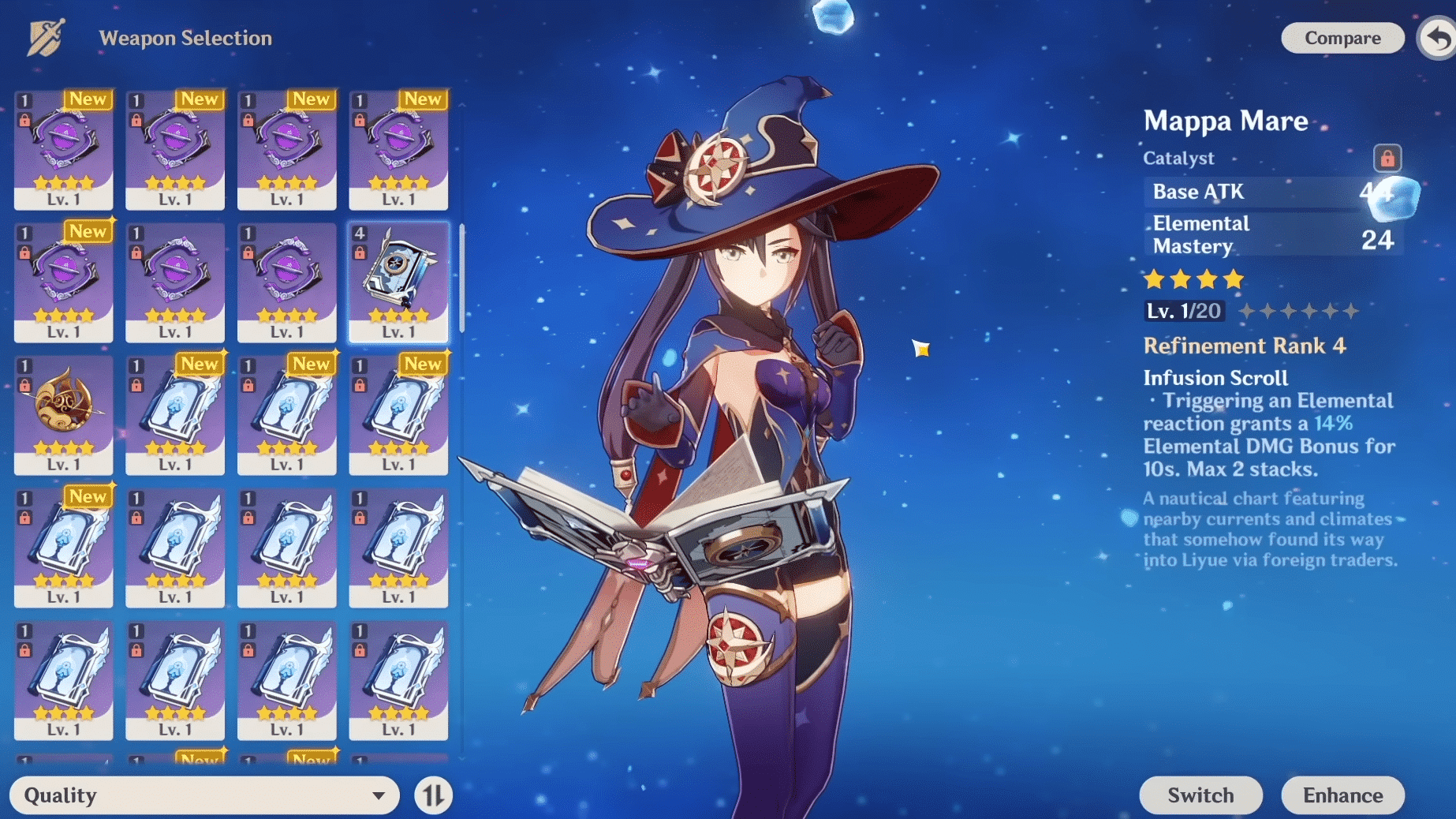The image size is (1456, 819).
Task: Click the Compare button
Action: (1342, 37)
